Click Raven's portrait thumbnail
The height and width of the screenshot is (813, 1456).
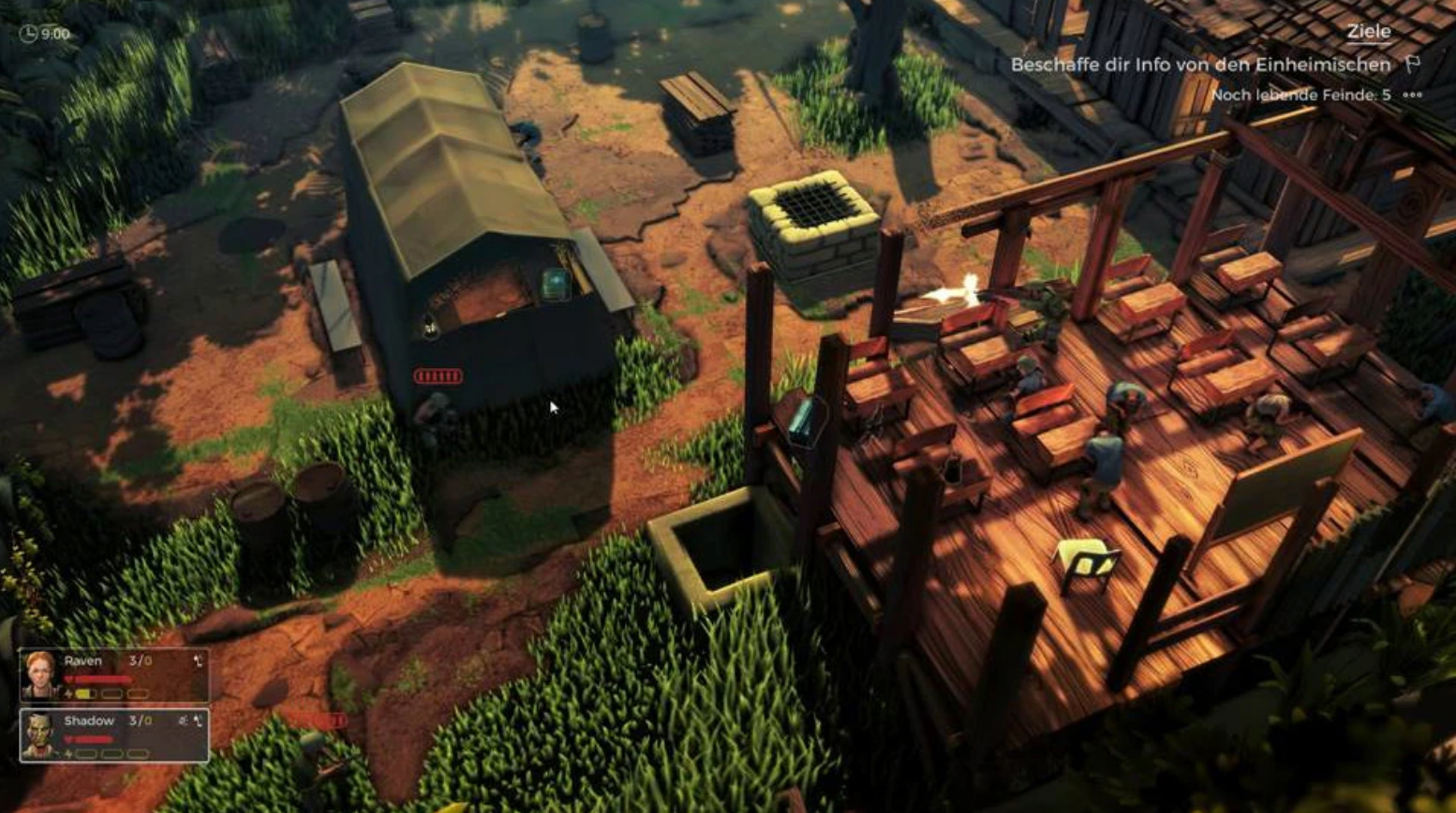click(x=39, y=676)
